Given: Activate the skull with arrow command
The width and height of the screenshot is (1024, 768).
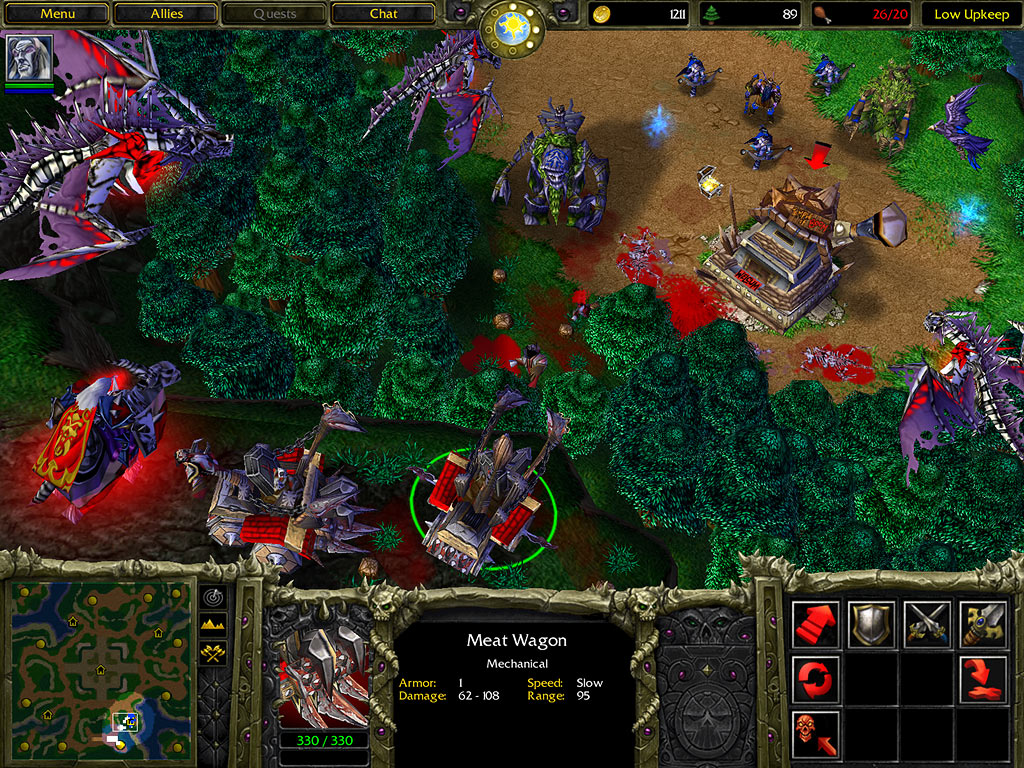Looking at the screenshot, I should tap(816, 734).
